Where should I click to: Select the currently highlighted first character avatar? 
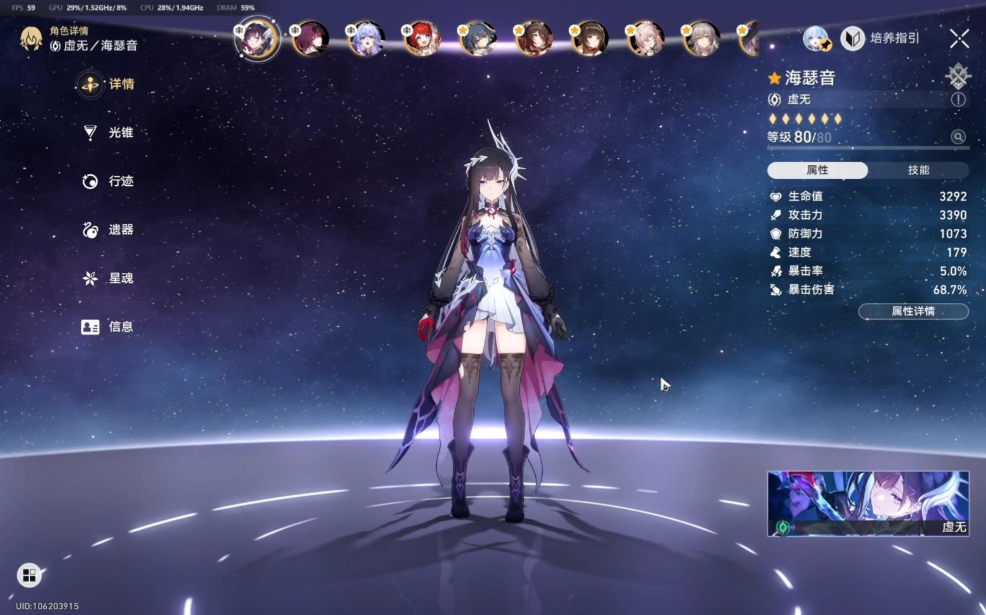click(x=257, y=39)
